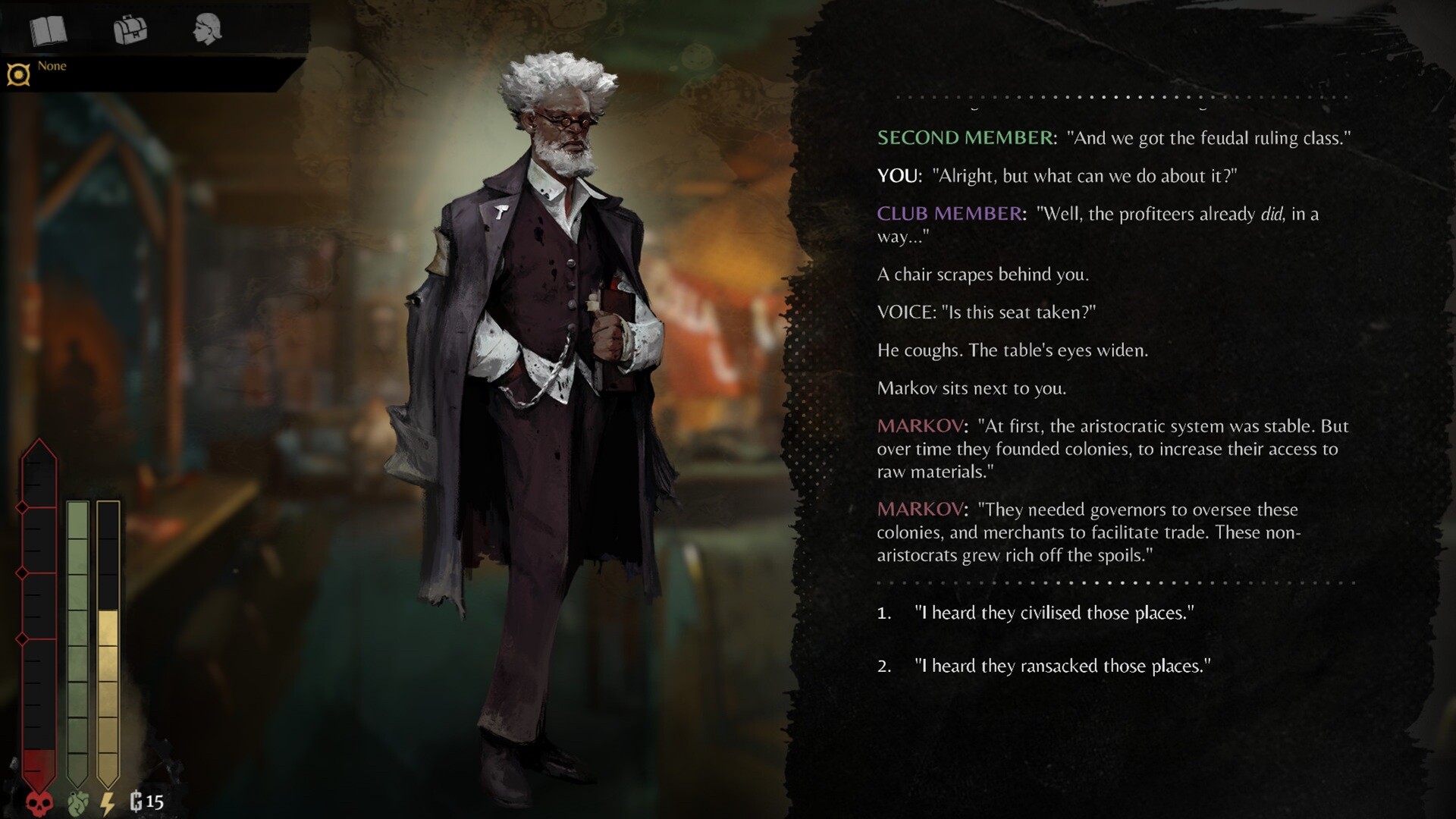Image resolution: width=1456 pixels, height=819 pixels.
Task: Choose response 'I heard they civilised those places'
Action: pyautogui.click(x=1054, y=614)
